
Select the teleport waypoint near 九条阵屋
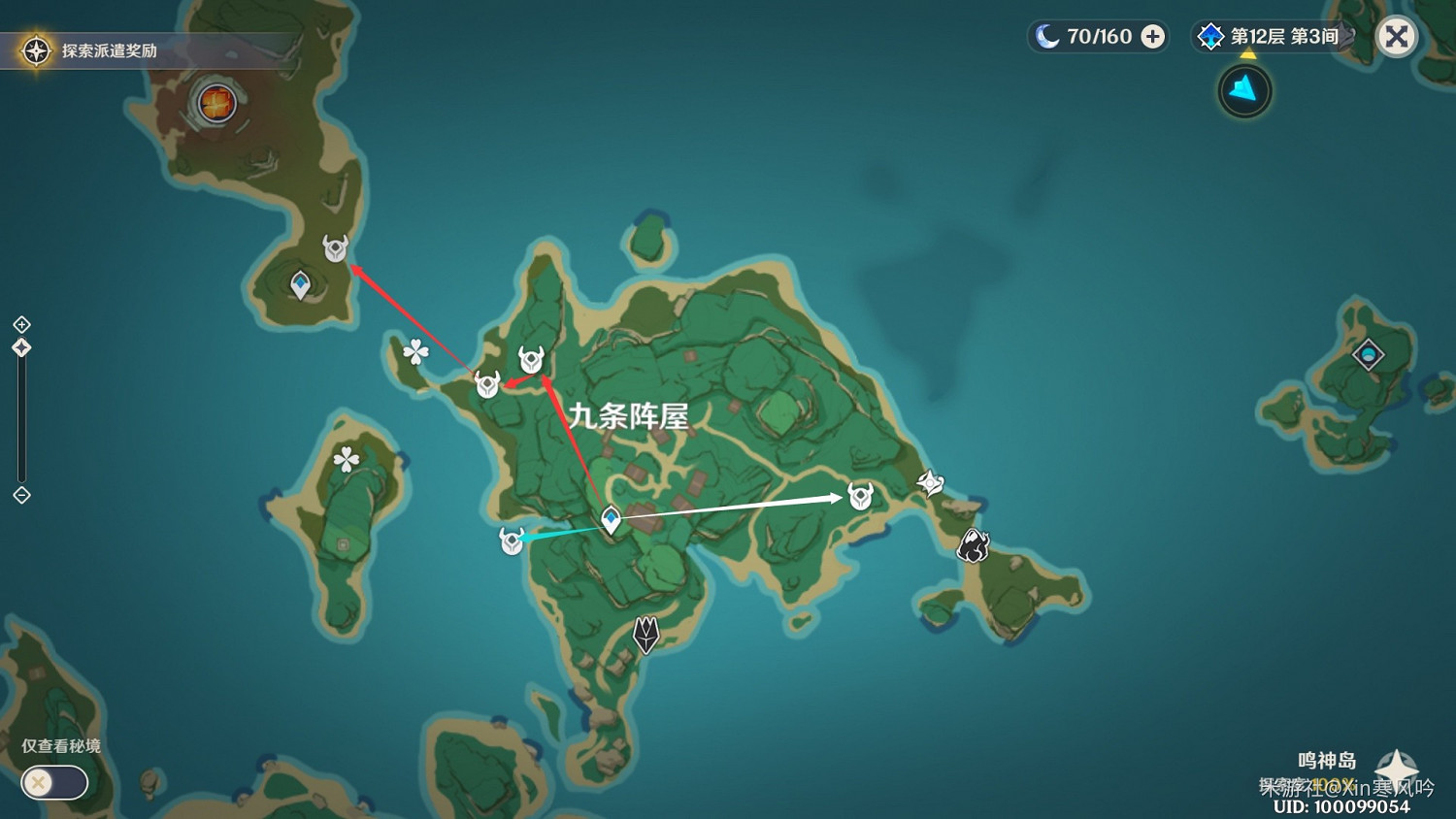coord(610,519)
